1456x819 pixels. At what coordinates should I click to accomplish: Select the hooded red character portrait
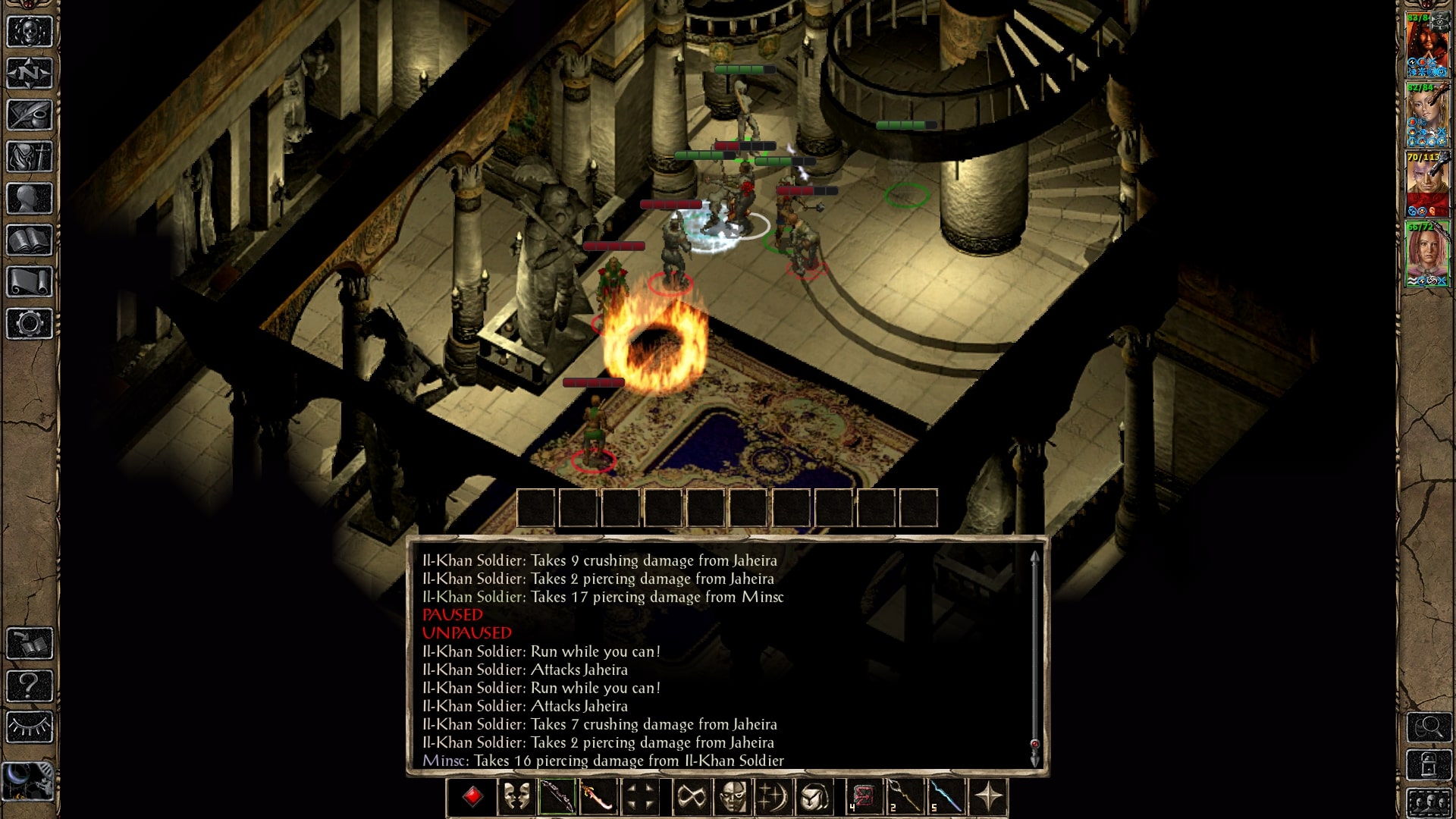coord(1427,45)
